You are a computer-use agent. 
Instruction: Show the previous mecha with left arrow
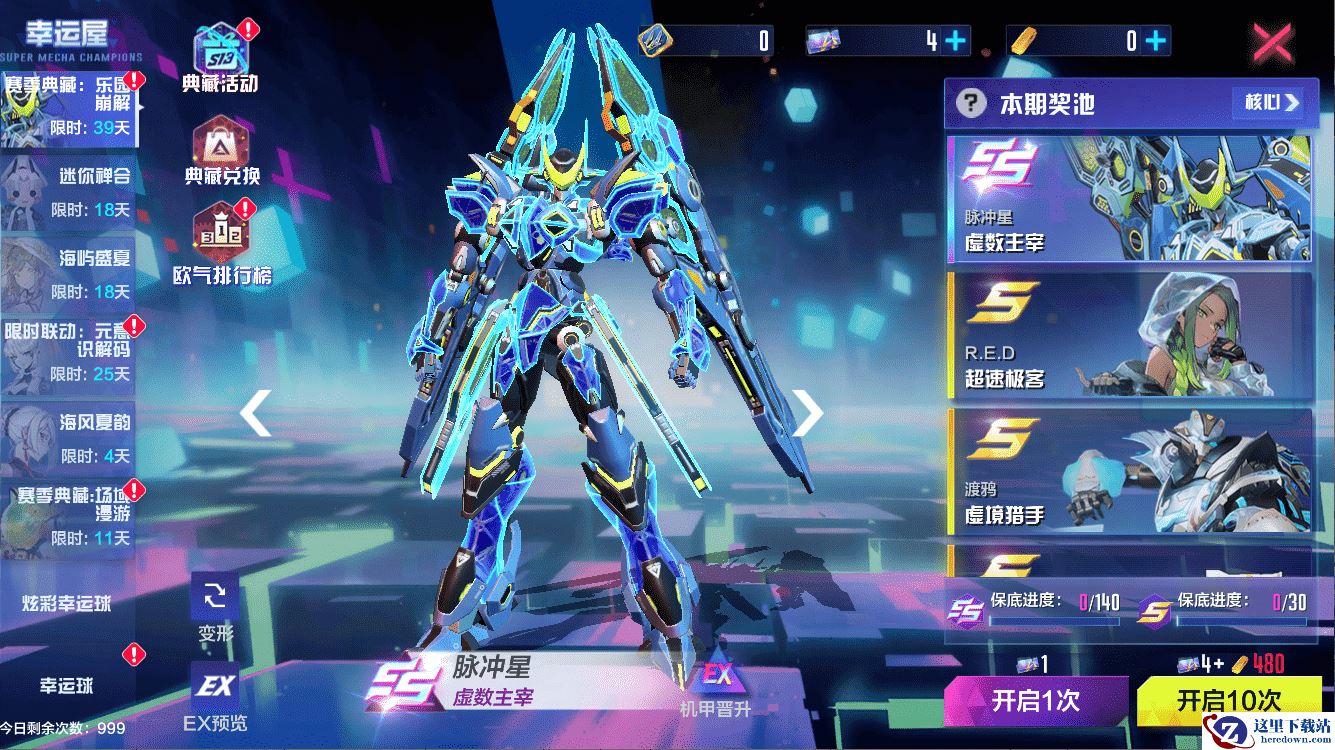pyautogui.click(x=256, y=413)
